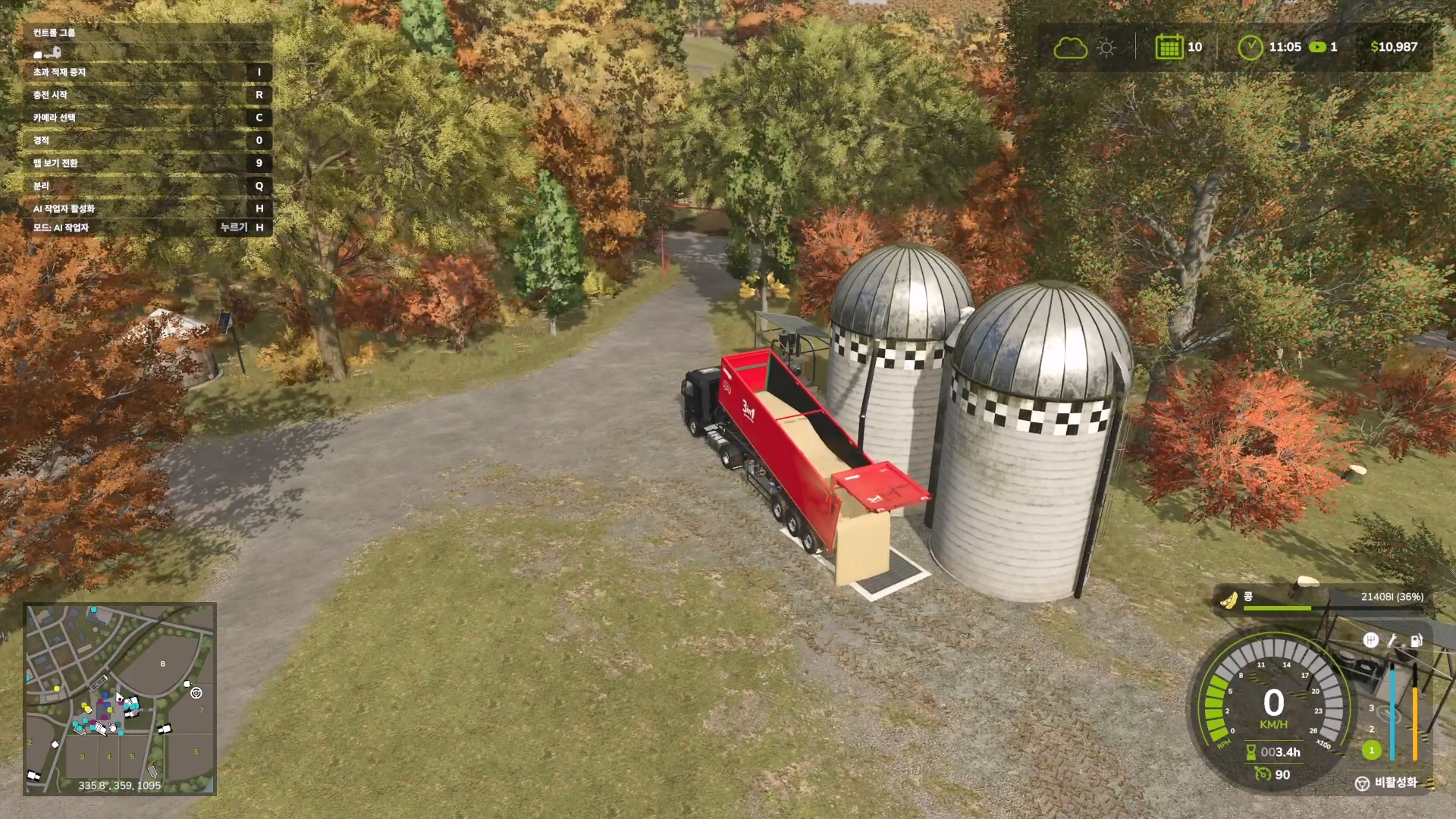Open the green calendar icon
Viewport: 1456px width, 819px height.
click(x=1169, y=47)
